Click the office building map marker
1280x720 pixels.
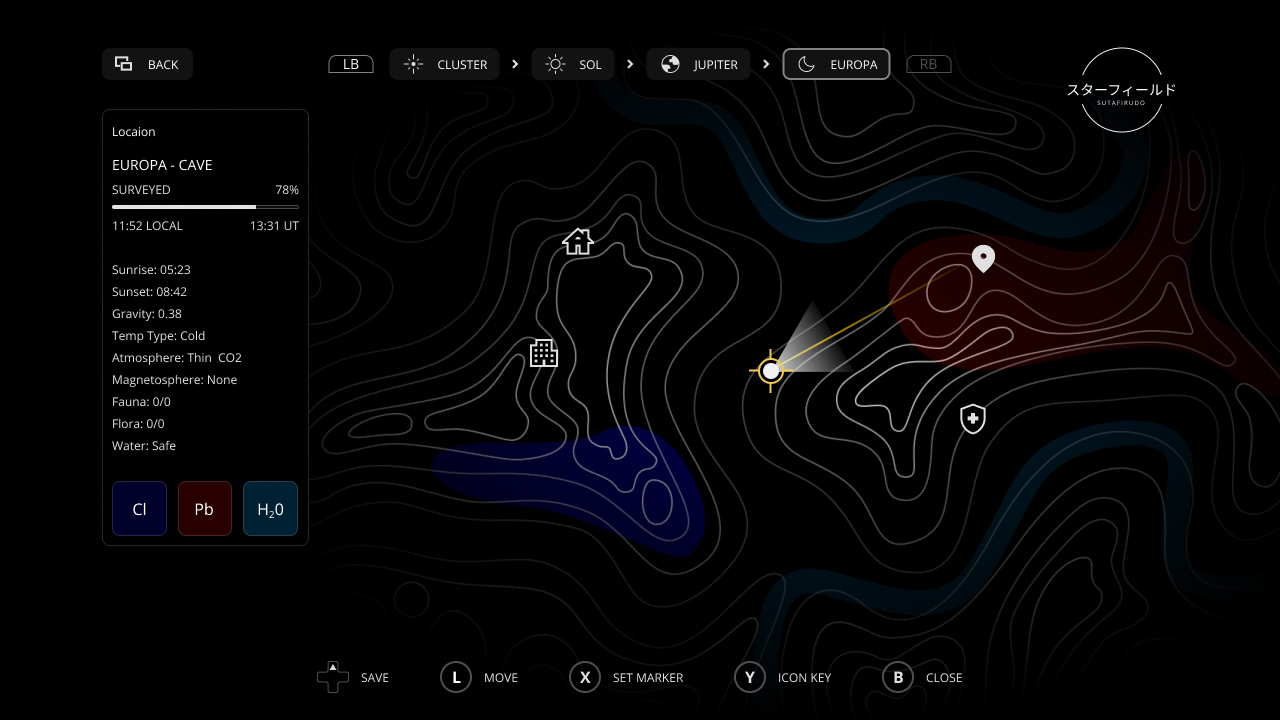point(543,353)
